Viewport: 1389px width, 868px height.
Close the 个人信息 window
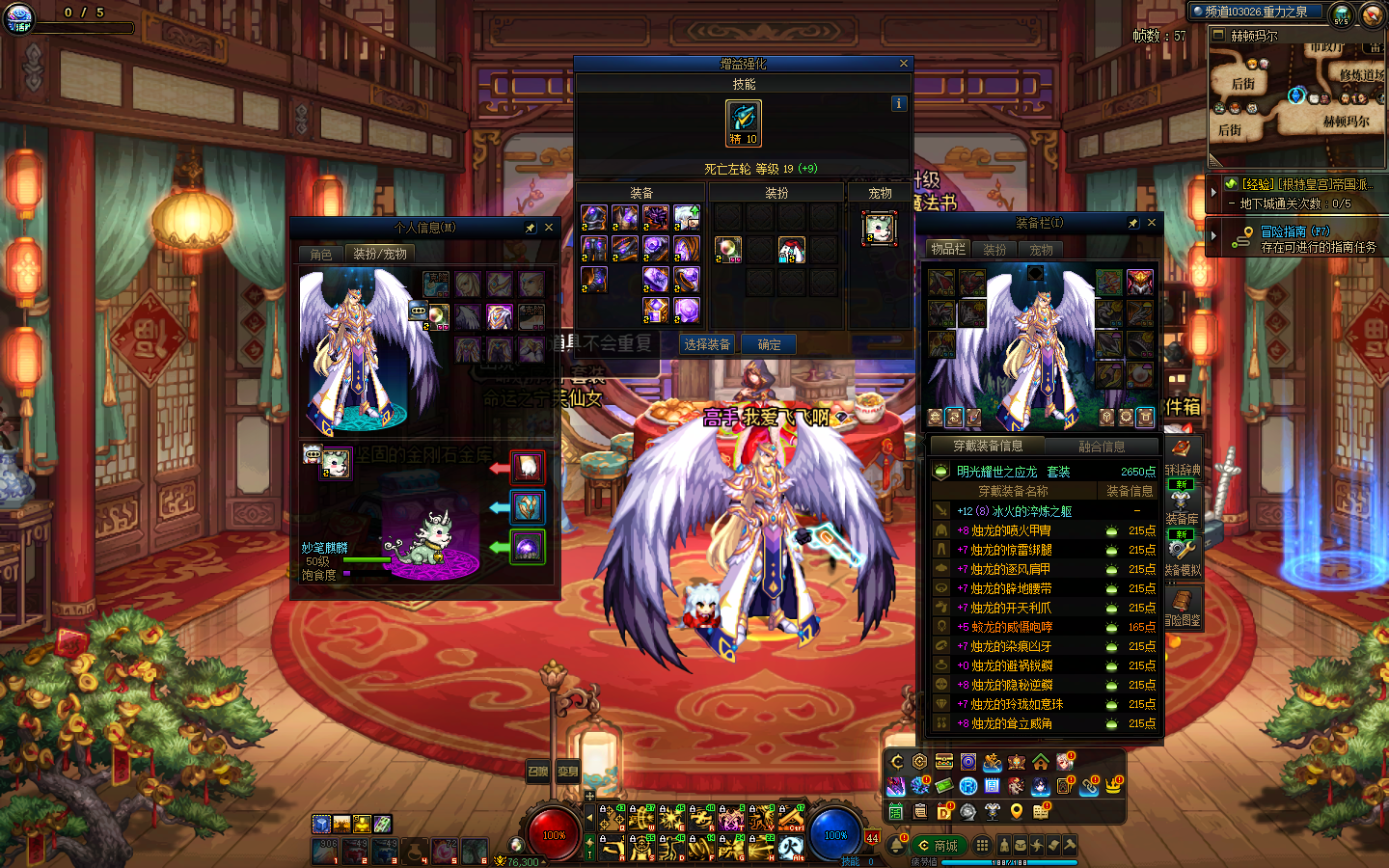(549, 228)
